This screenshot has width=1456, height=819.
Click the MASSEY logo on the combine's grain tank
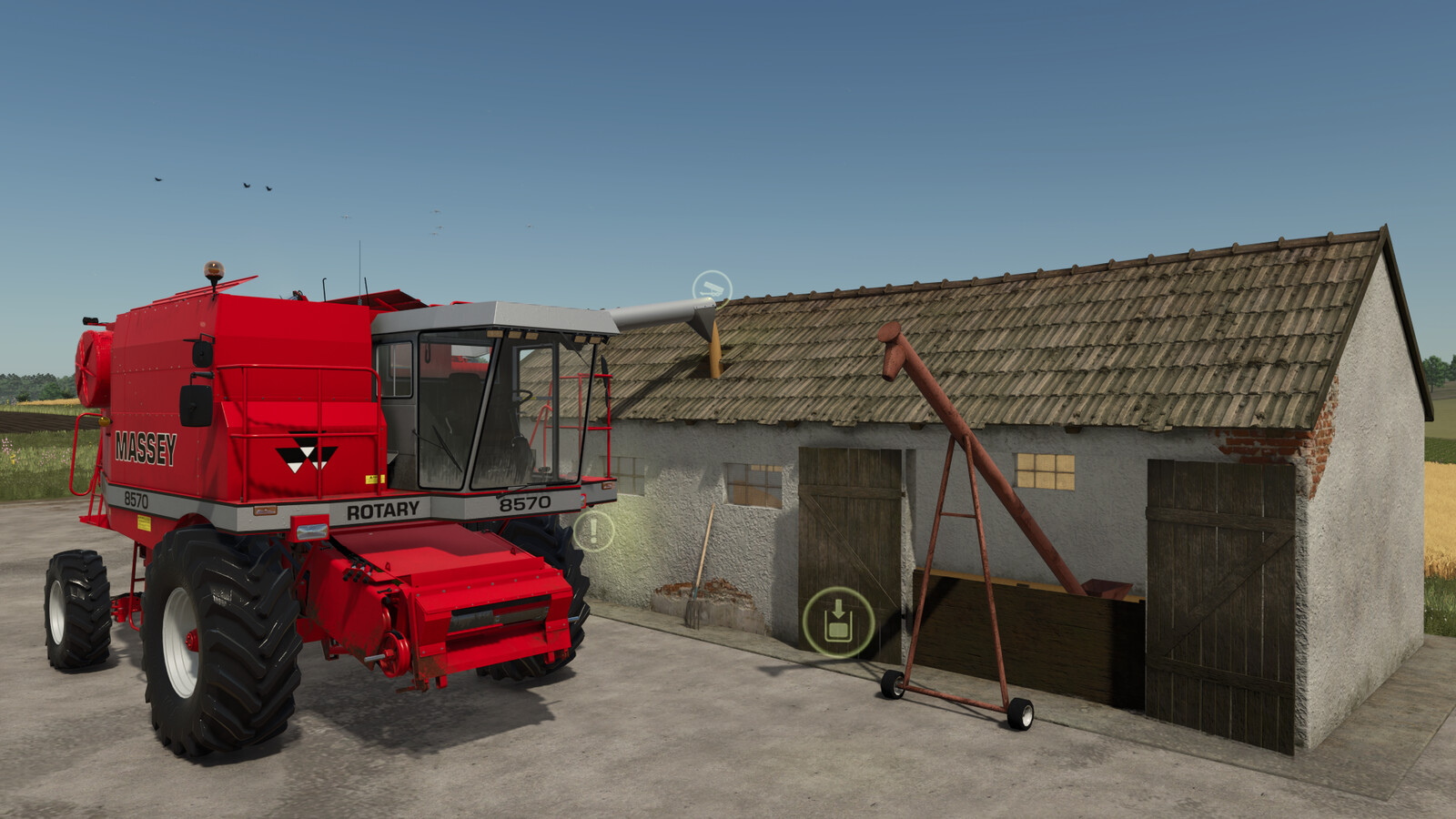[146, 447]
